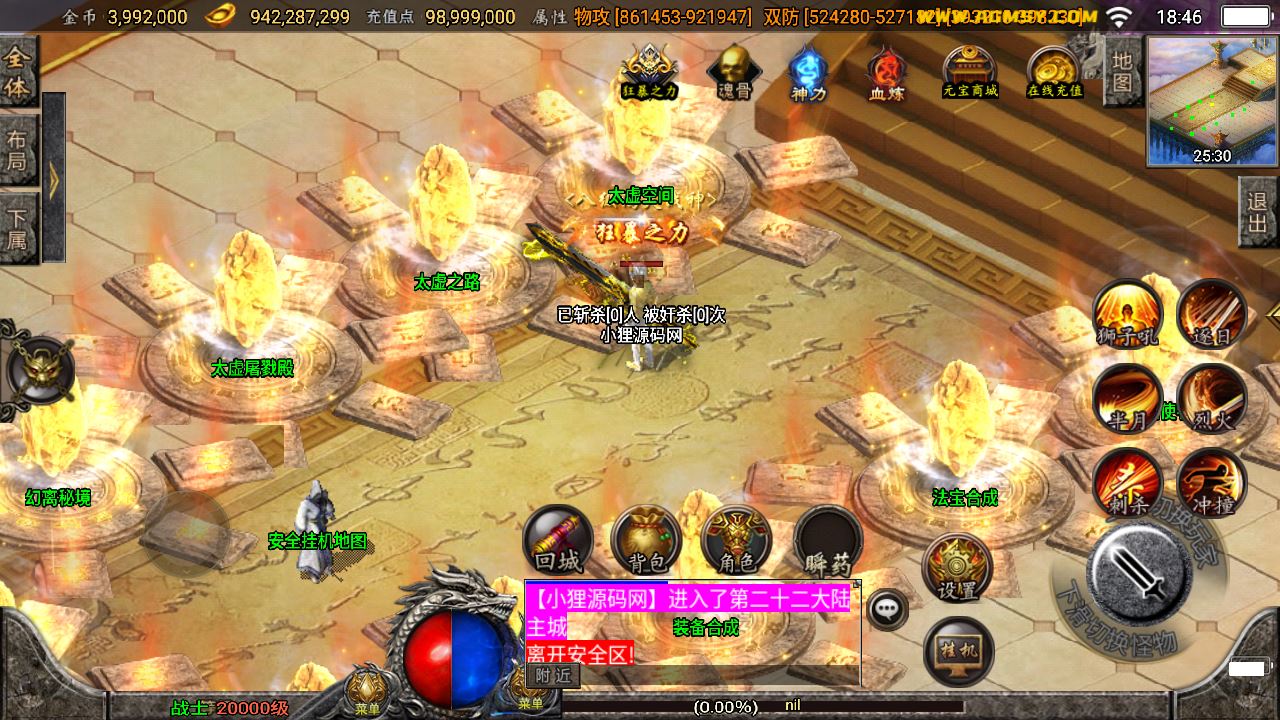Viewport: 1280px width, 720px height.
Task: Click the minimap thumbnail
Action: (1212, 100)
